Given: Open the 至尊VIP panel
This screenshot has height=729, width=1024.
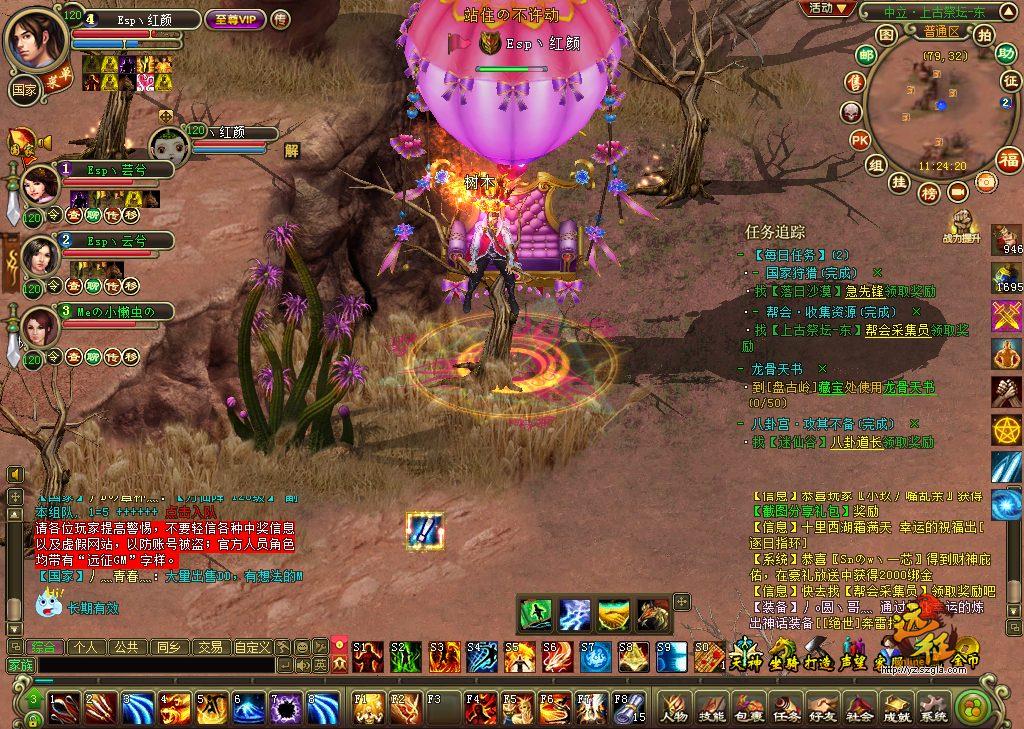Looking at the screenshot, I should click(235, 19).
